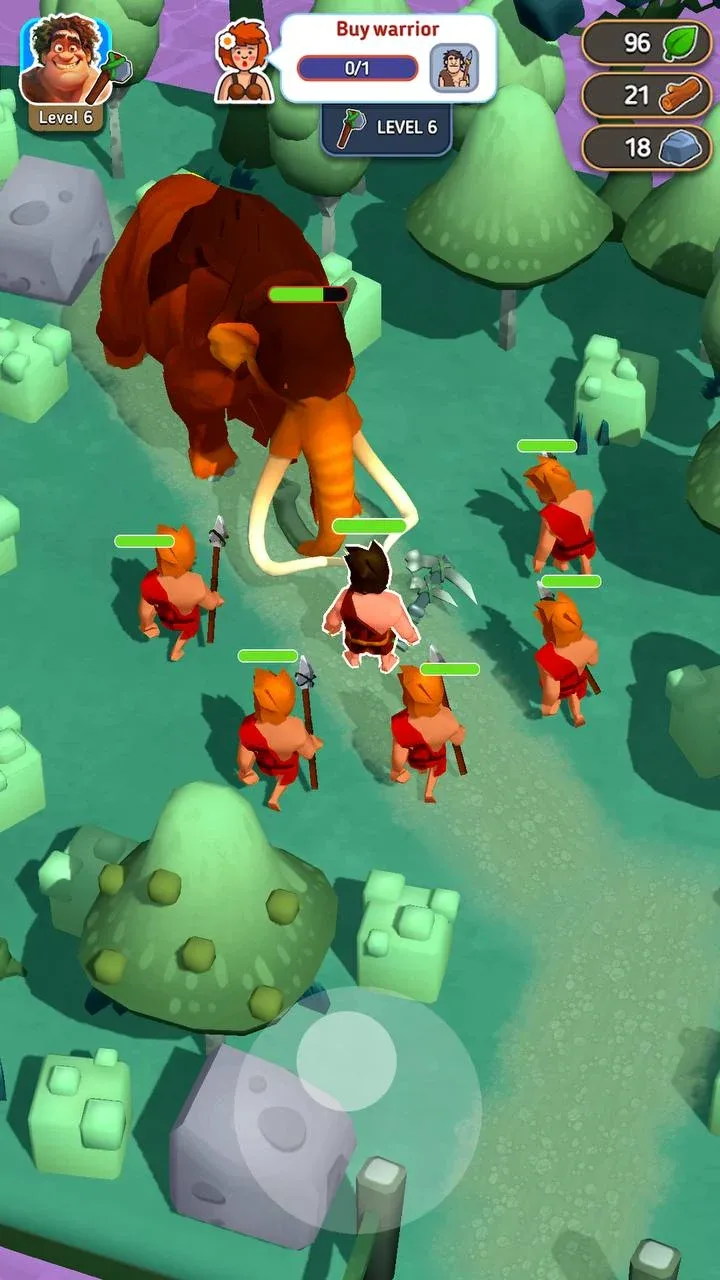
Task: Tap the Buy warrior quest tracker
Action: (387, 58)
